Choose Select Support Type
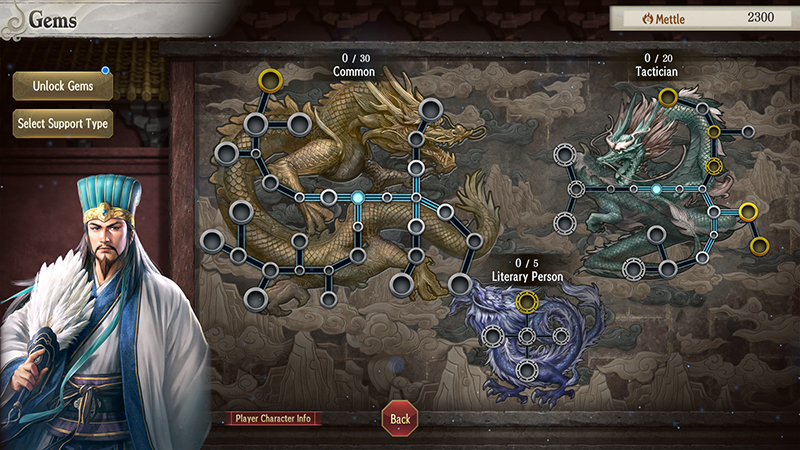The height and width of the screenshot is (450, 800). [x=63, y=124]
